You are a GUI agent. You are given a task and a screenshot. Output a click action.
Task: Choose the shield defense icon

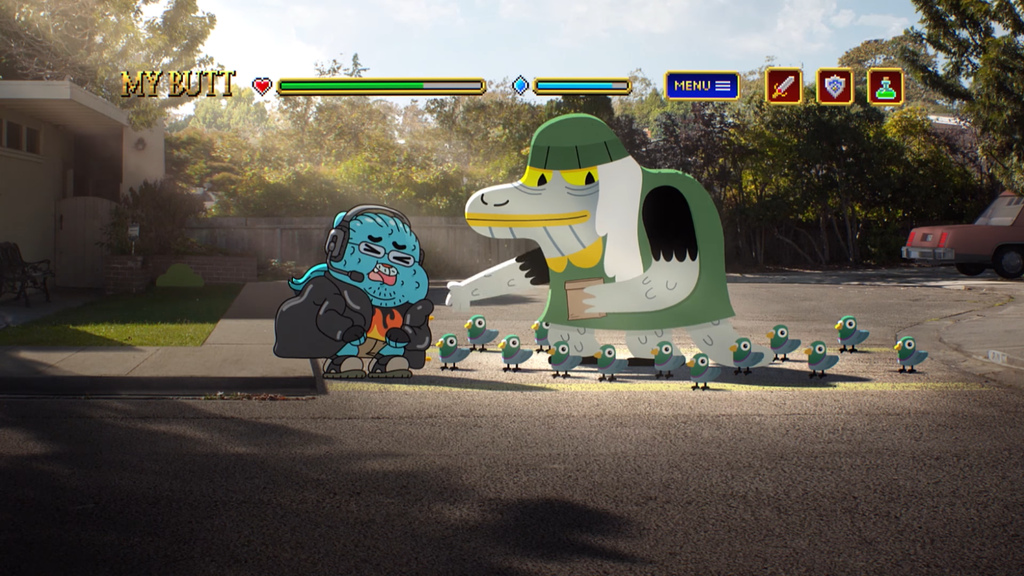click(835, 86)
